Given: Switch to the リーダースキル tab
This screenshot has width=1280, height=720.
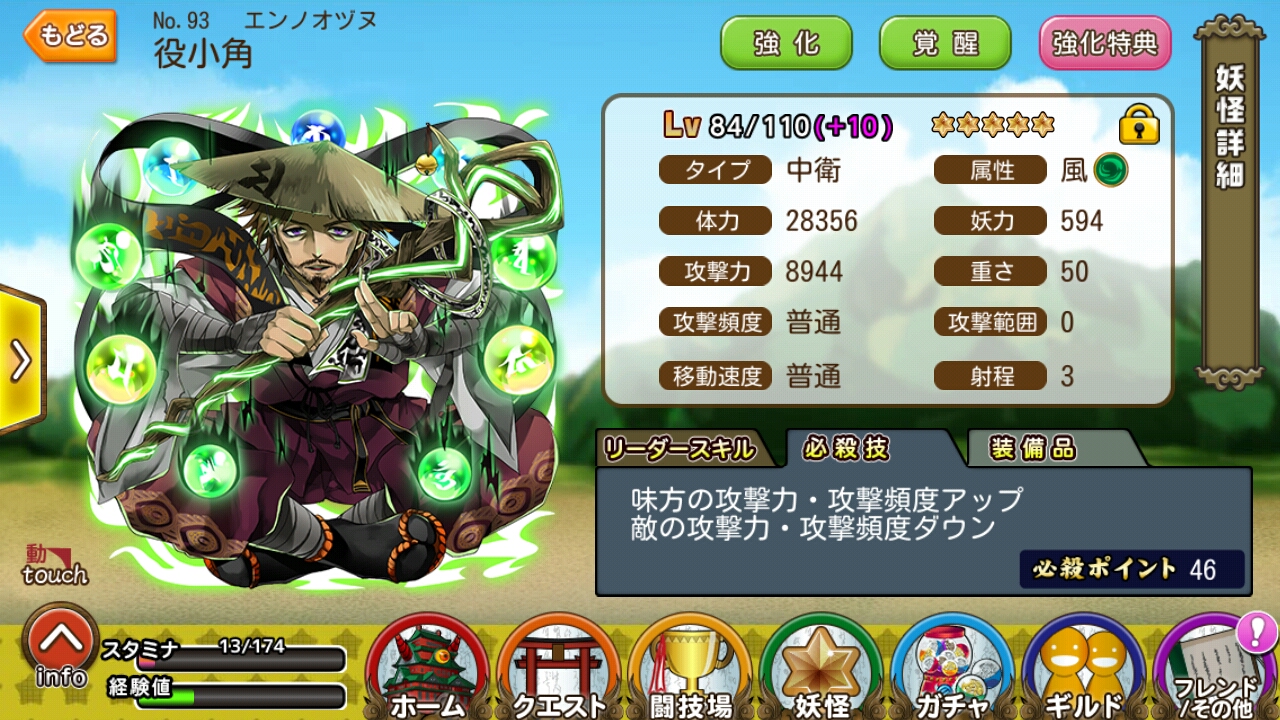Looking at the screenshot, I should click(678, 450).
